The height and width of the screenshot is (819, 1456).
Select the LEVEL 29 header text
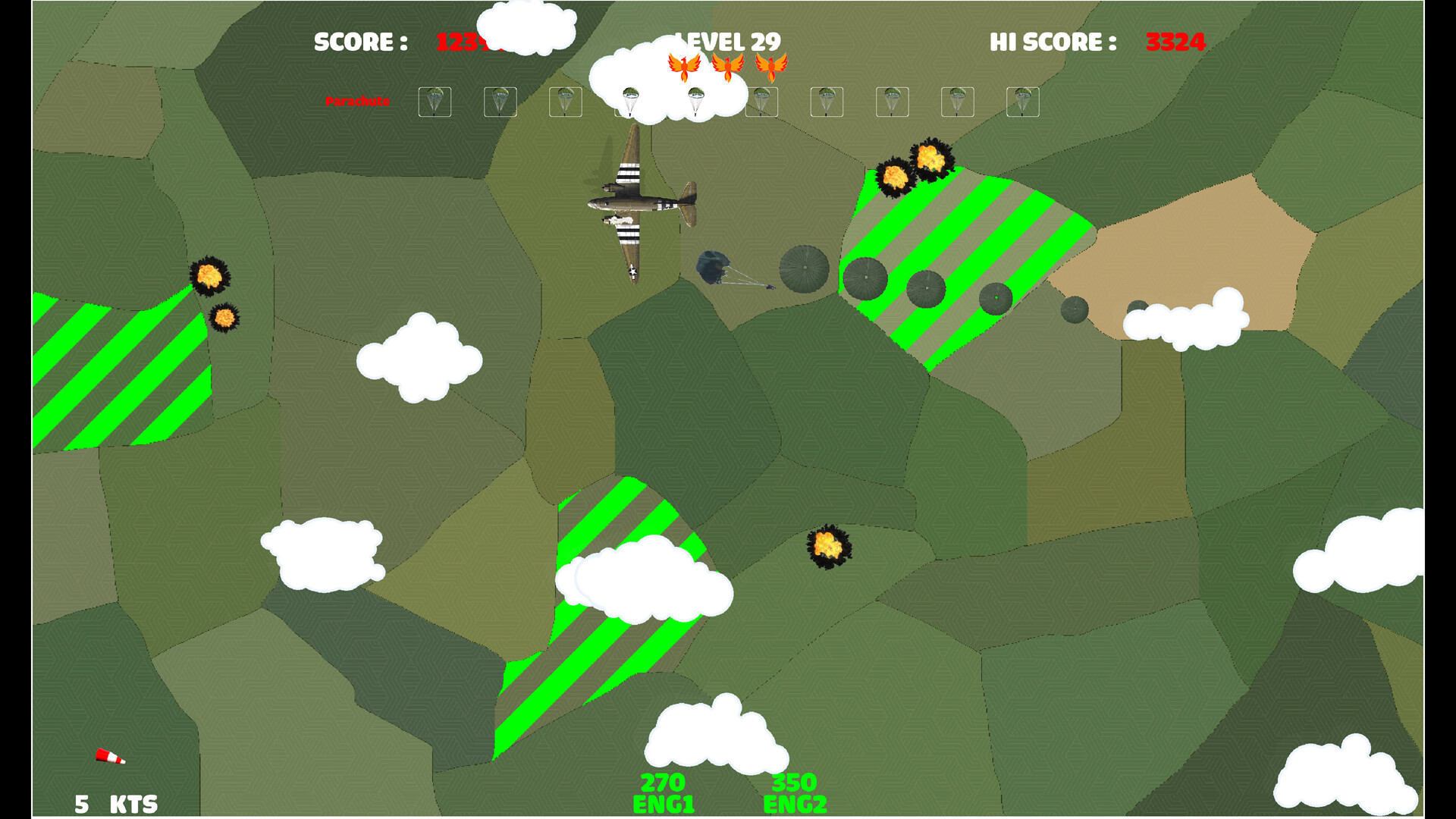point(726,41)
